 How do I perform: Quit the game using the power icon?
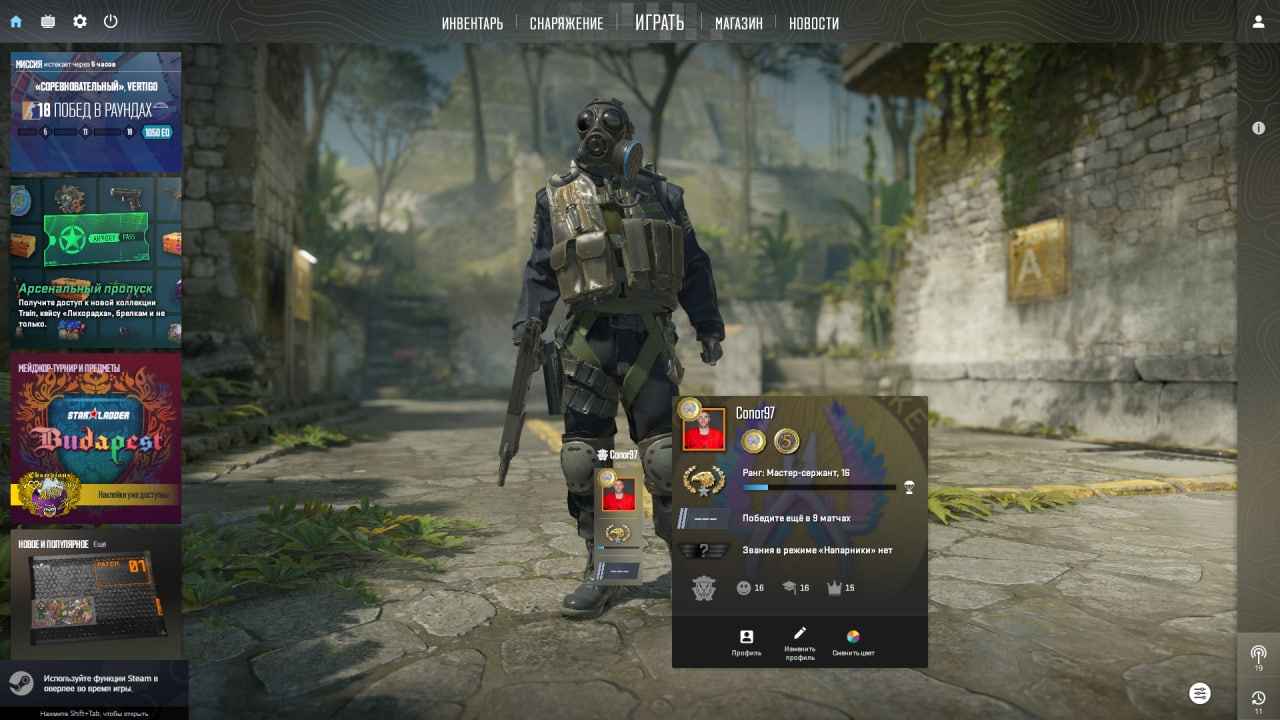tap(111, 21)
